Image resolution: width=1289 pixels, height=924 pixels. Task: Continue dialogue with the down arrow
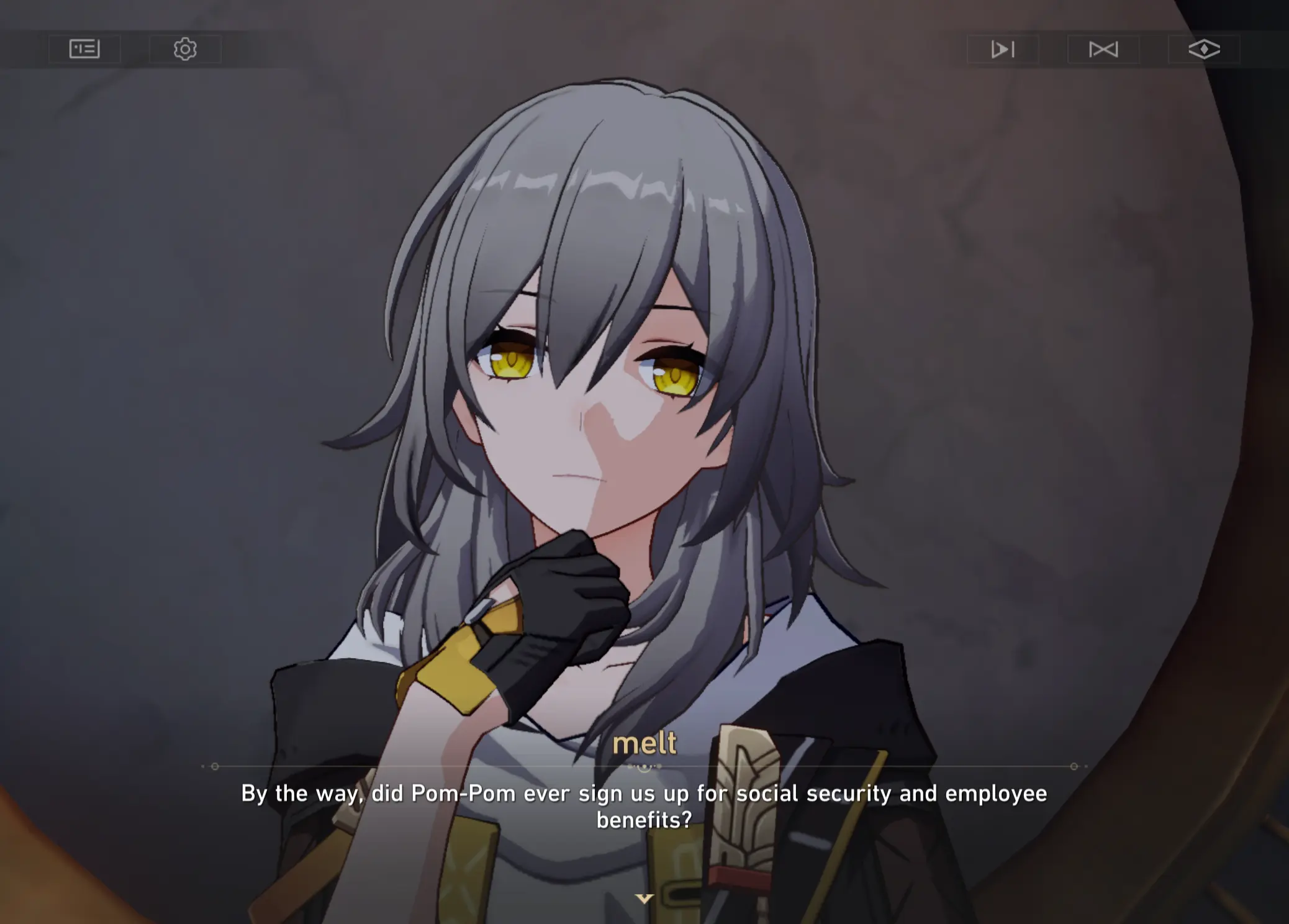click(644, 899)
